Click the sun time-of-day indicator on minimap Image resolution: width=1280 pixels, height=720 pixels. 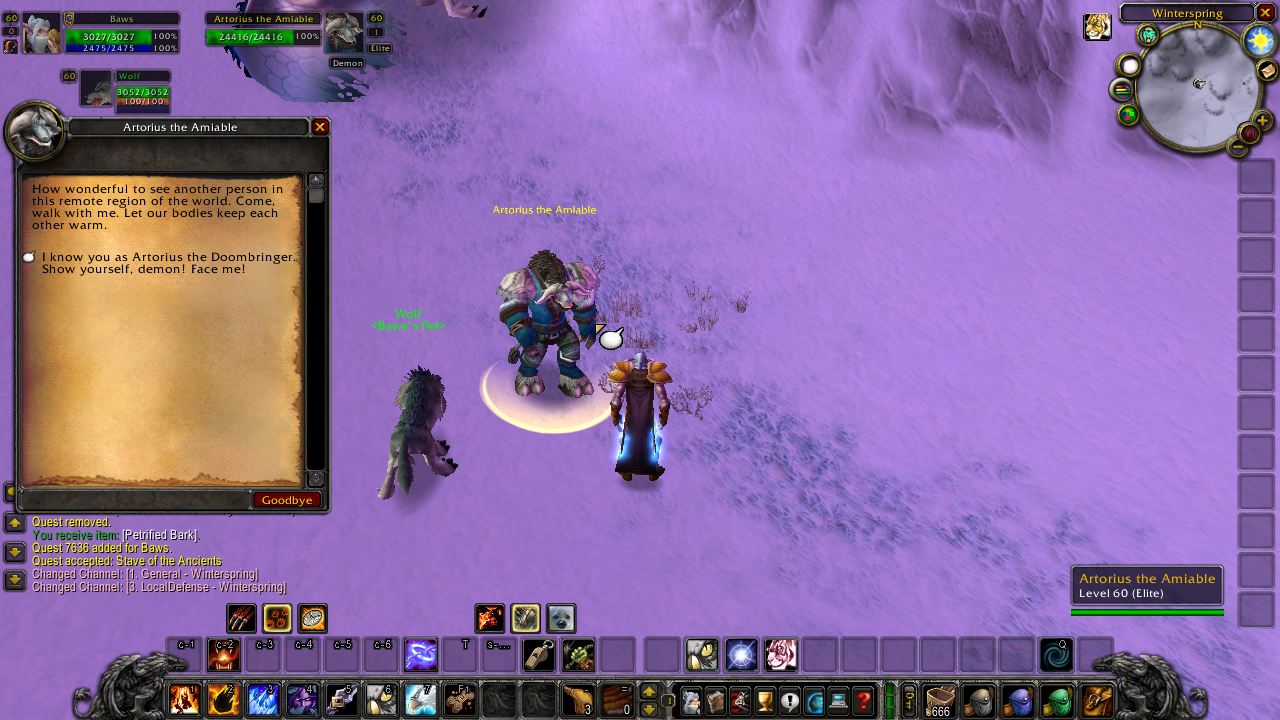1257,40
